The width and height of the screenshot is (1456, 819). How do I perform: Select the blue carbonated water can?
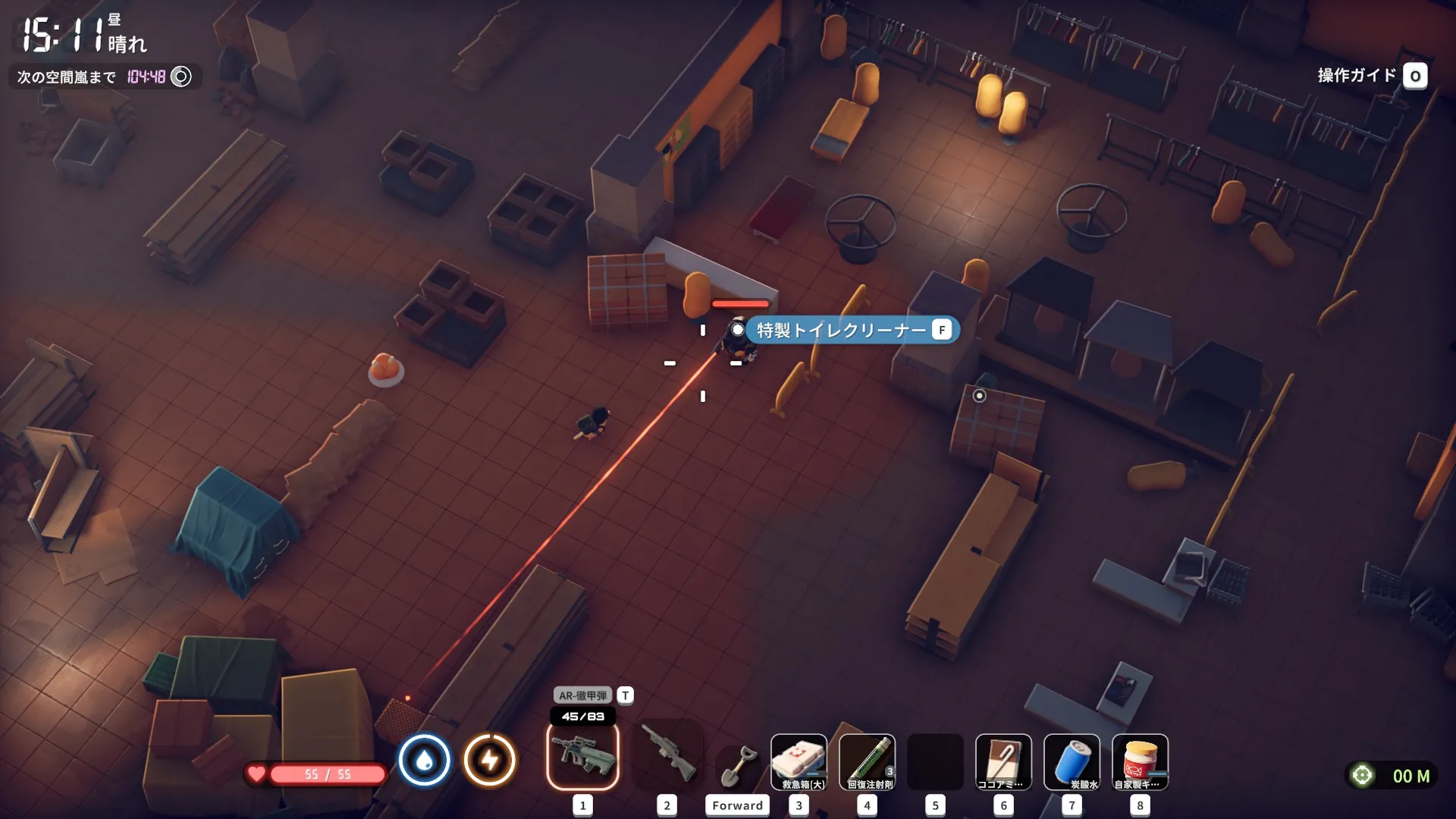tap(1071, 761)
